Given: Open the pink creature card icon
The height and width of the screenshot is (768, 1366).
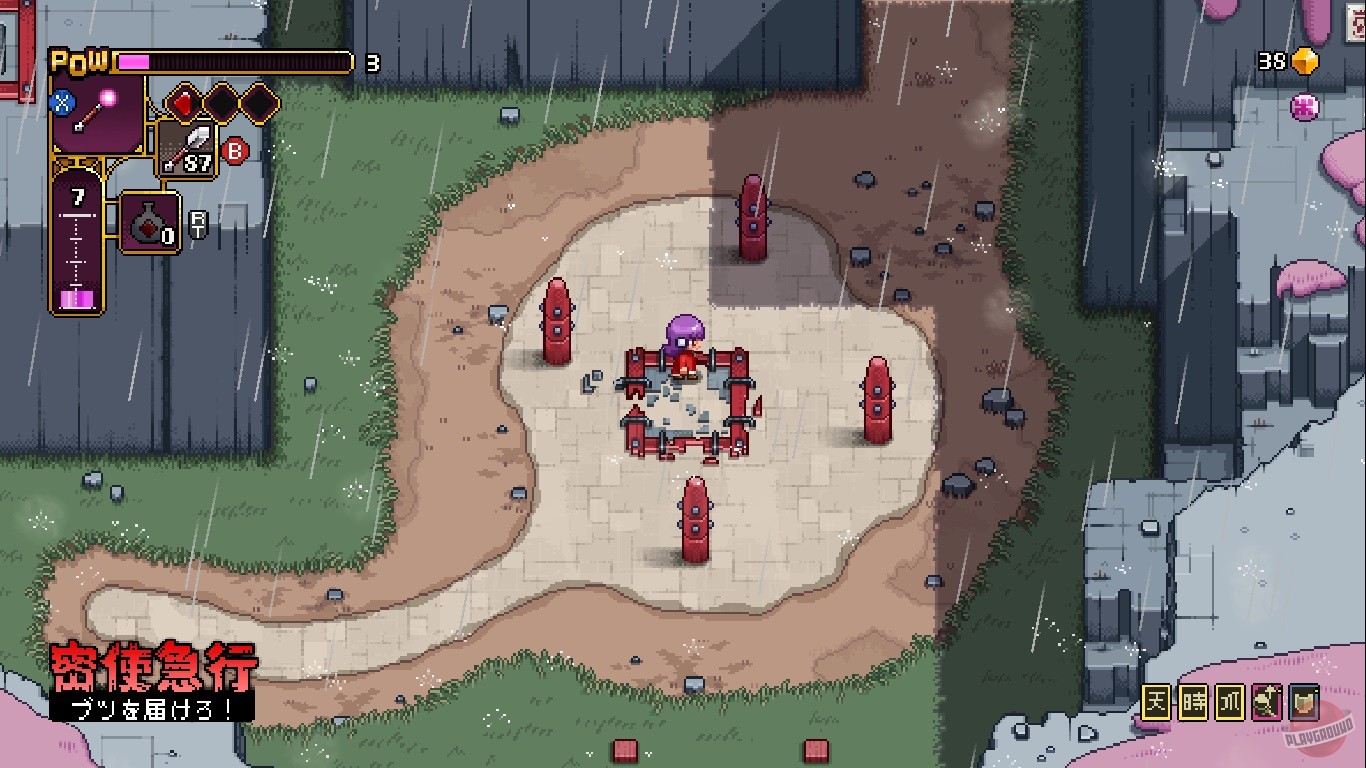Looking at the screenshot, I should (1267, 701).
